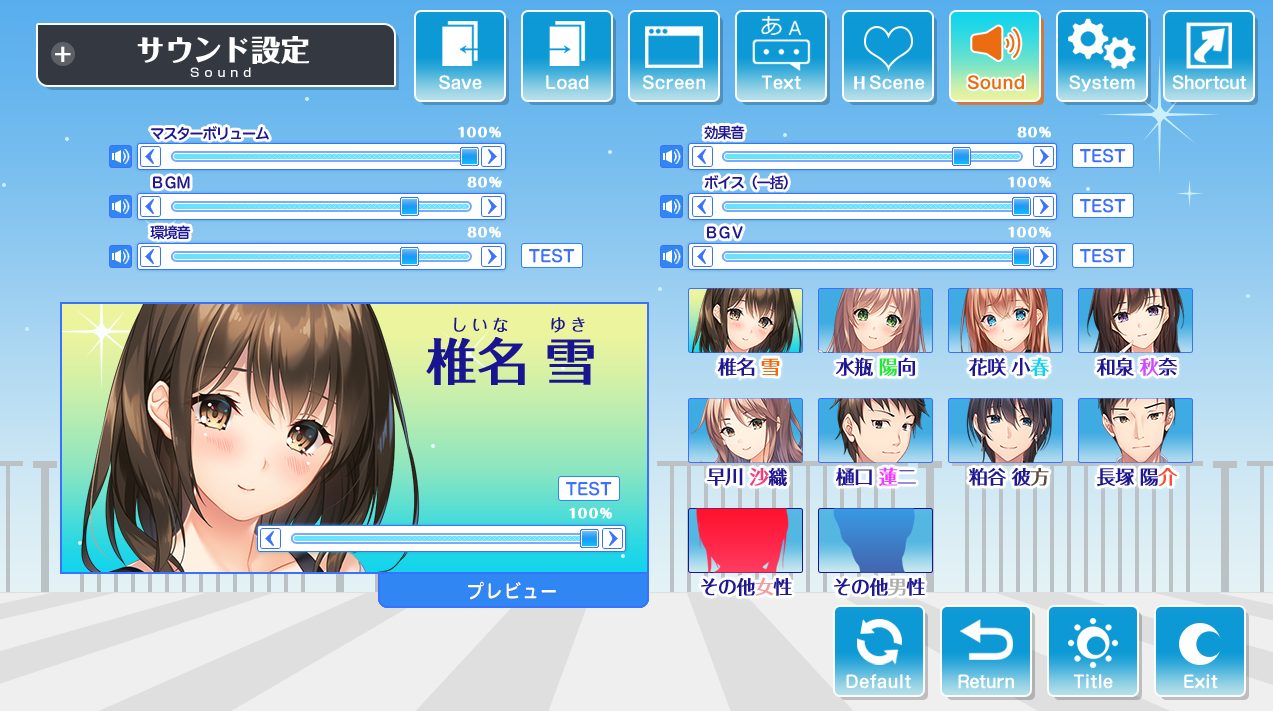The width and height of the screenshot is (1273, 711).
Task: Test the 環境音 ambient volume
Action: (552, 256)
